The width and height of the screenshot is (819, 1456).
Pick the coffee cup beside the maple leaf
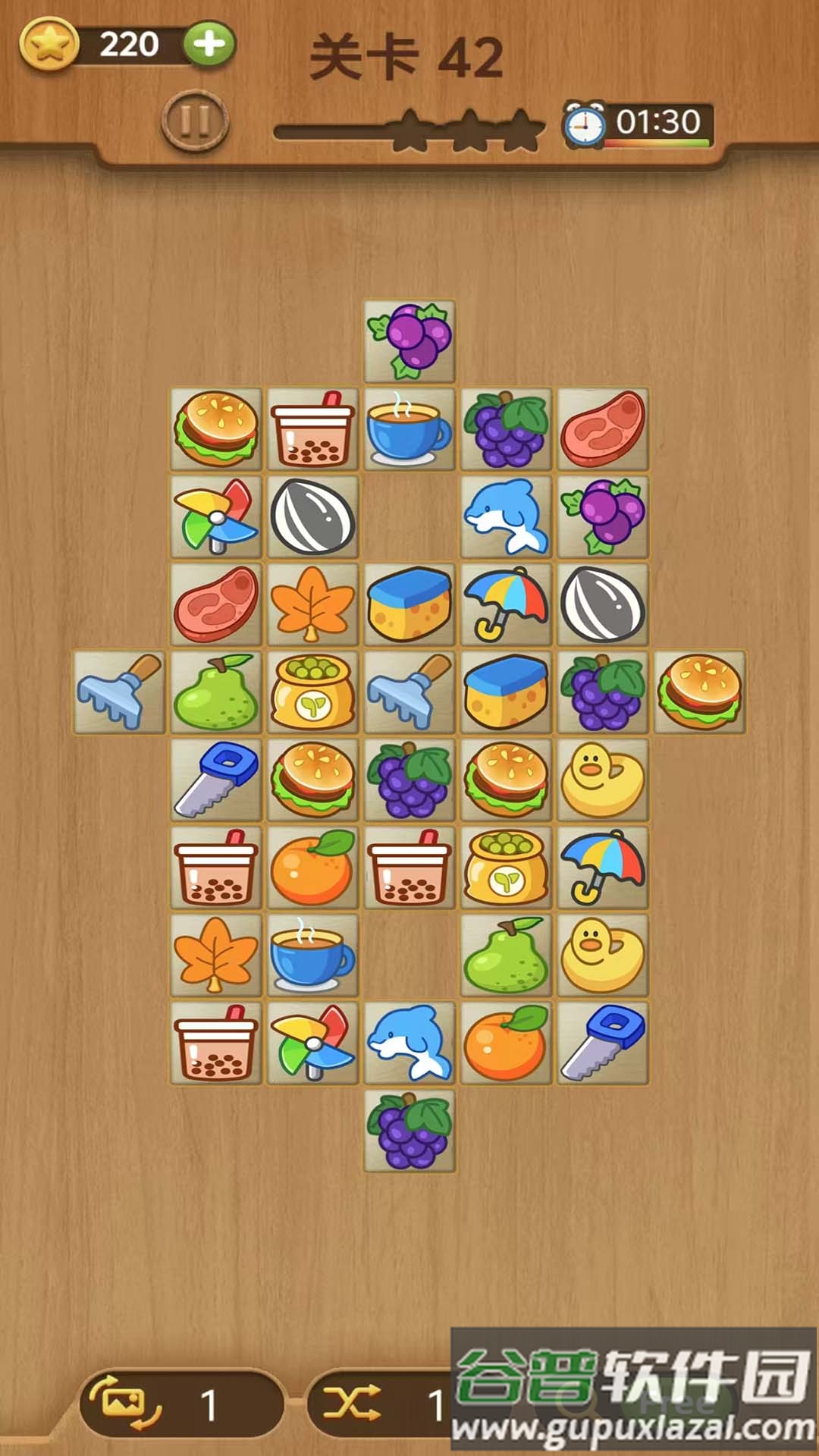[x=312, y=955]
